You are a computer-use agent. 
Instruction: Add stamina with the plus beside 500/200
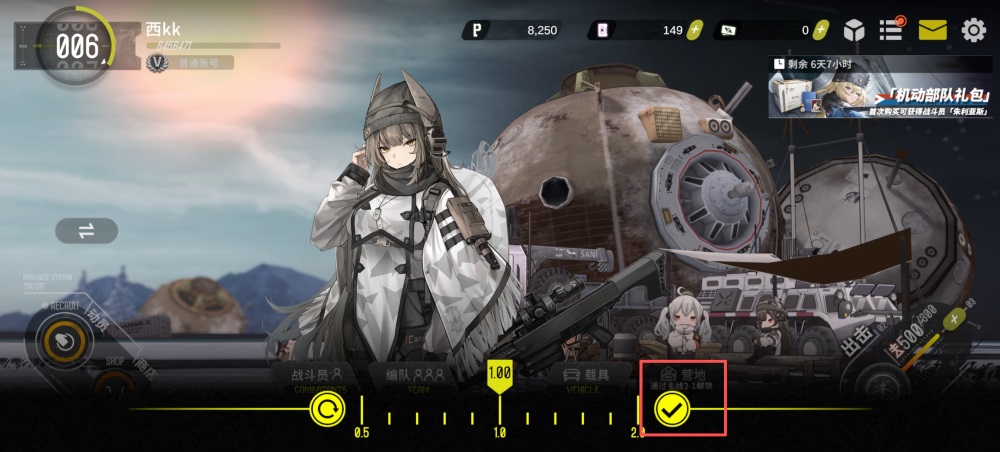[x=954, y=319]
